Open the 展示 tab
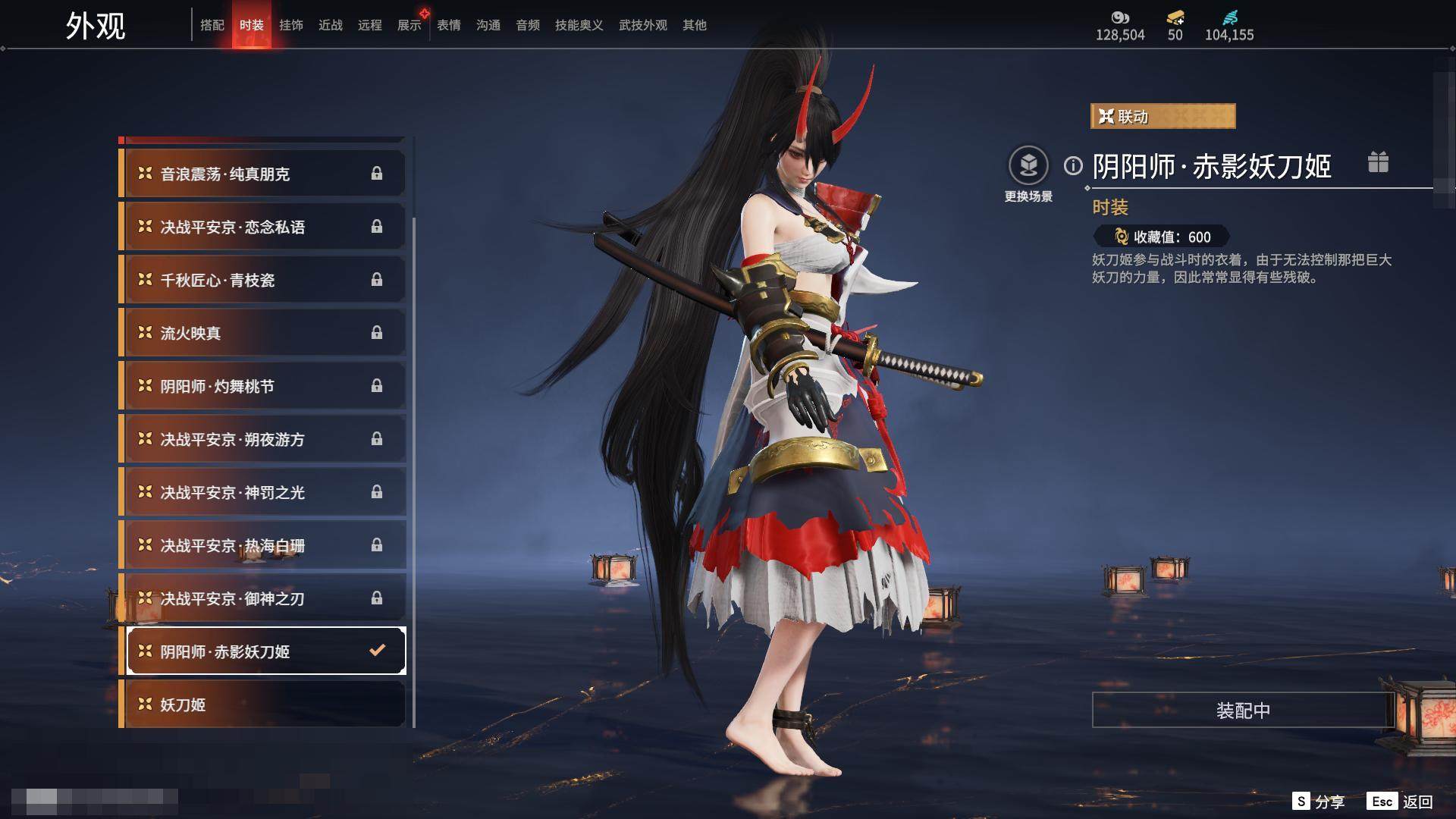 [x=409, y=25]
